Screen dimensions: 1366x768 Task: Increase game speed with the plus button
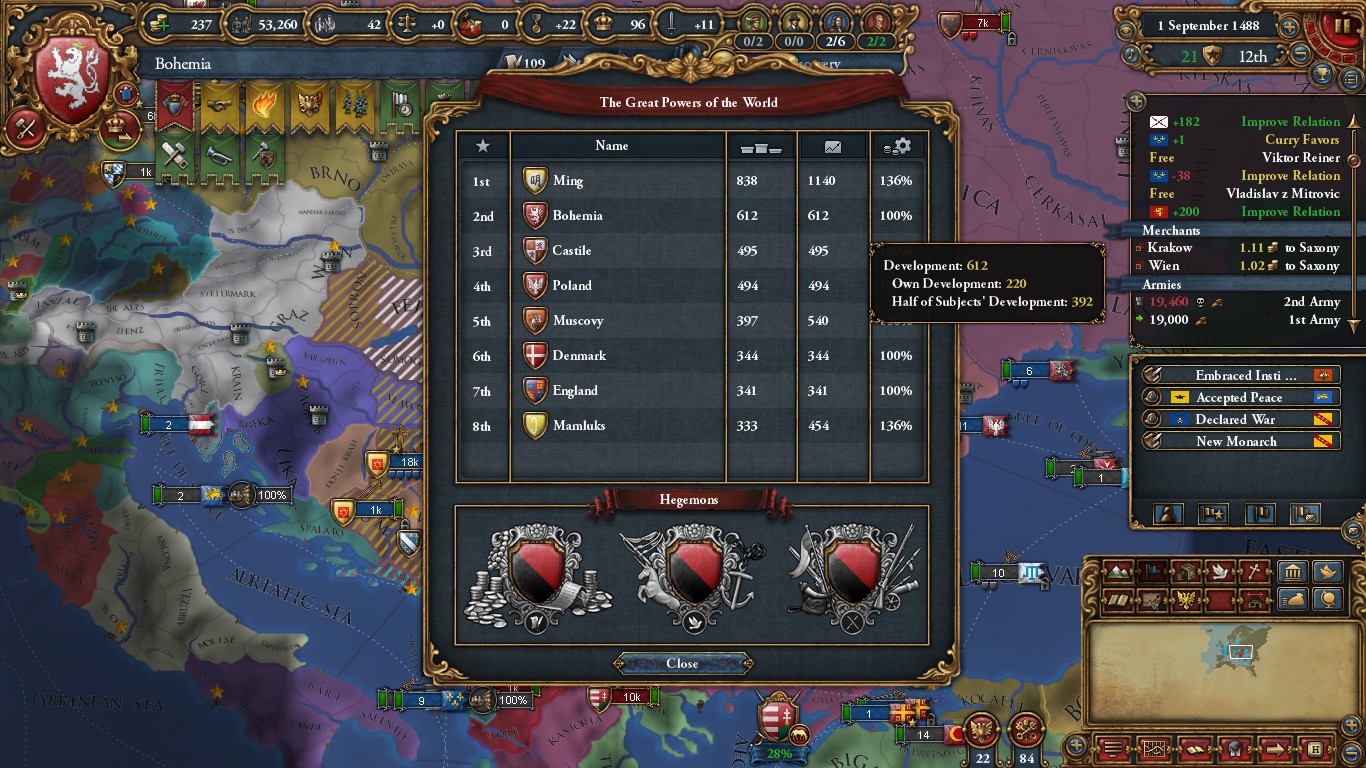click(1289, 27)
